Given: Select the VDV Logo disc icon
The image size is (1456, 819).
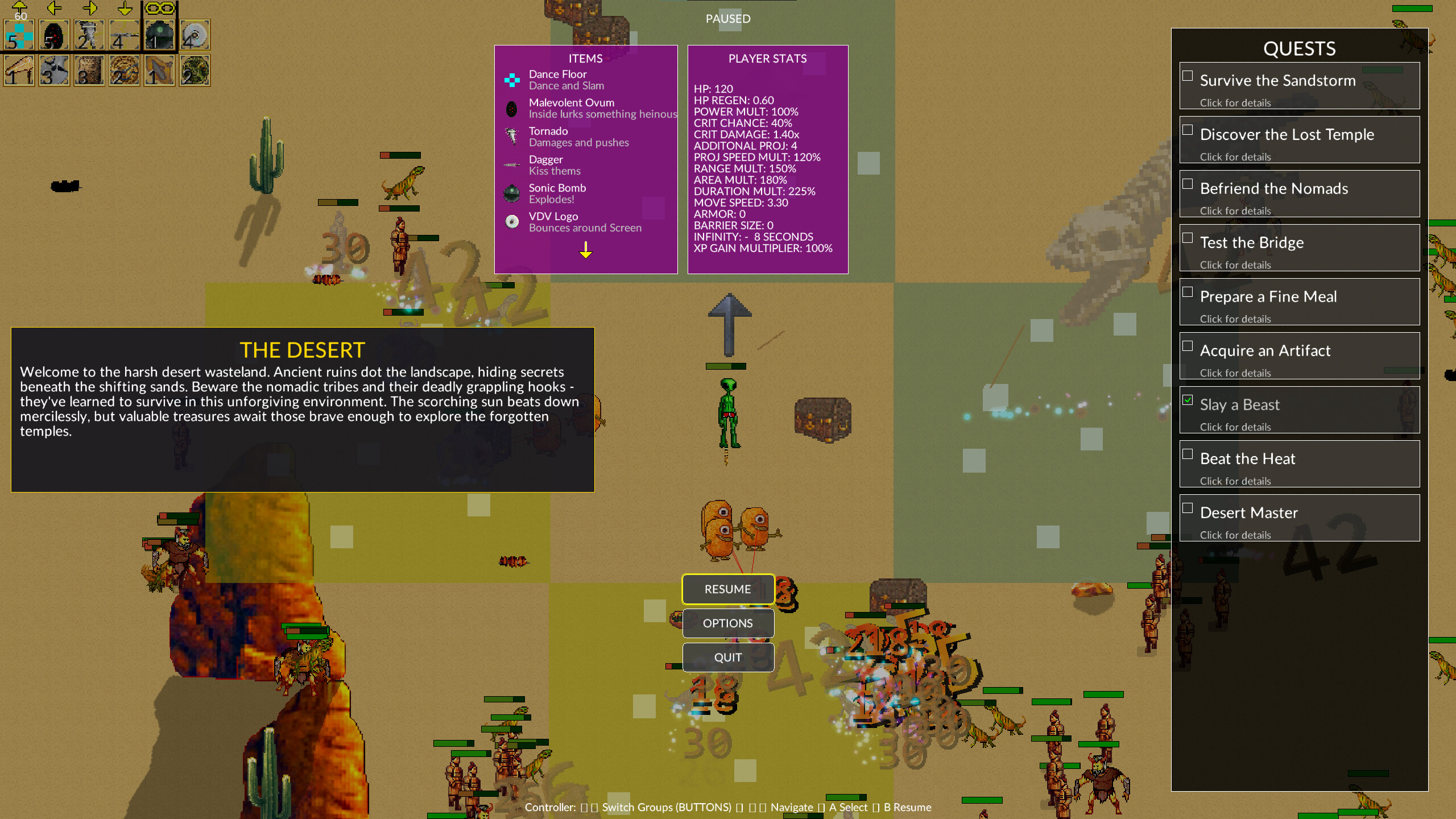Looking at the screenshot, I should [x=194, y=35].
